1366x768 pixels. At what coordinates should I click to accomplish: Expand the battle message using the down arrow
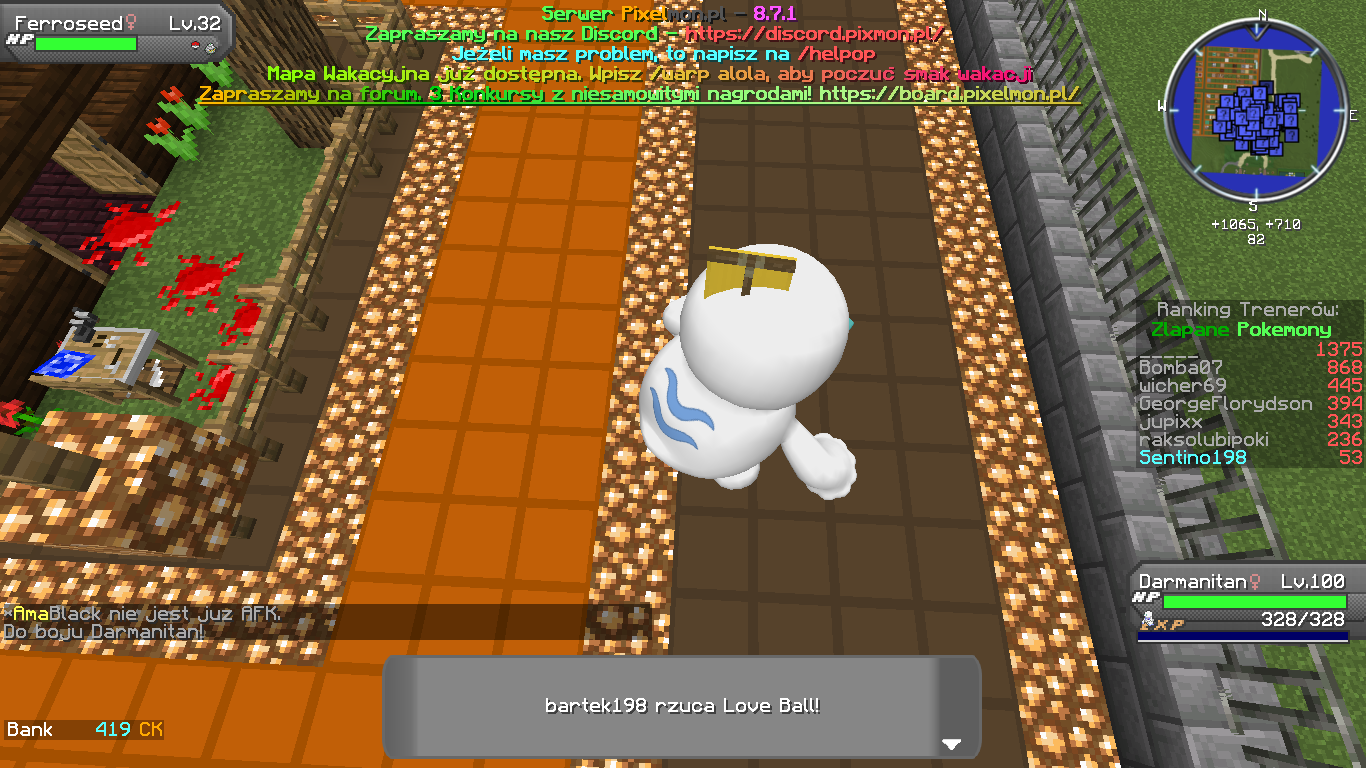pos(952,744)
